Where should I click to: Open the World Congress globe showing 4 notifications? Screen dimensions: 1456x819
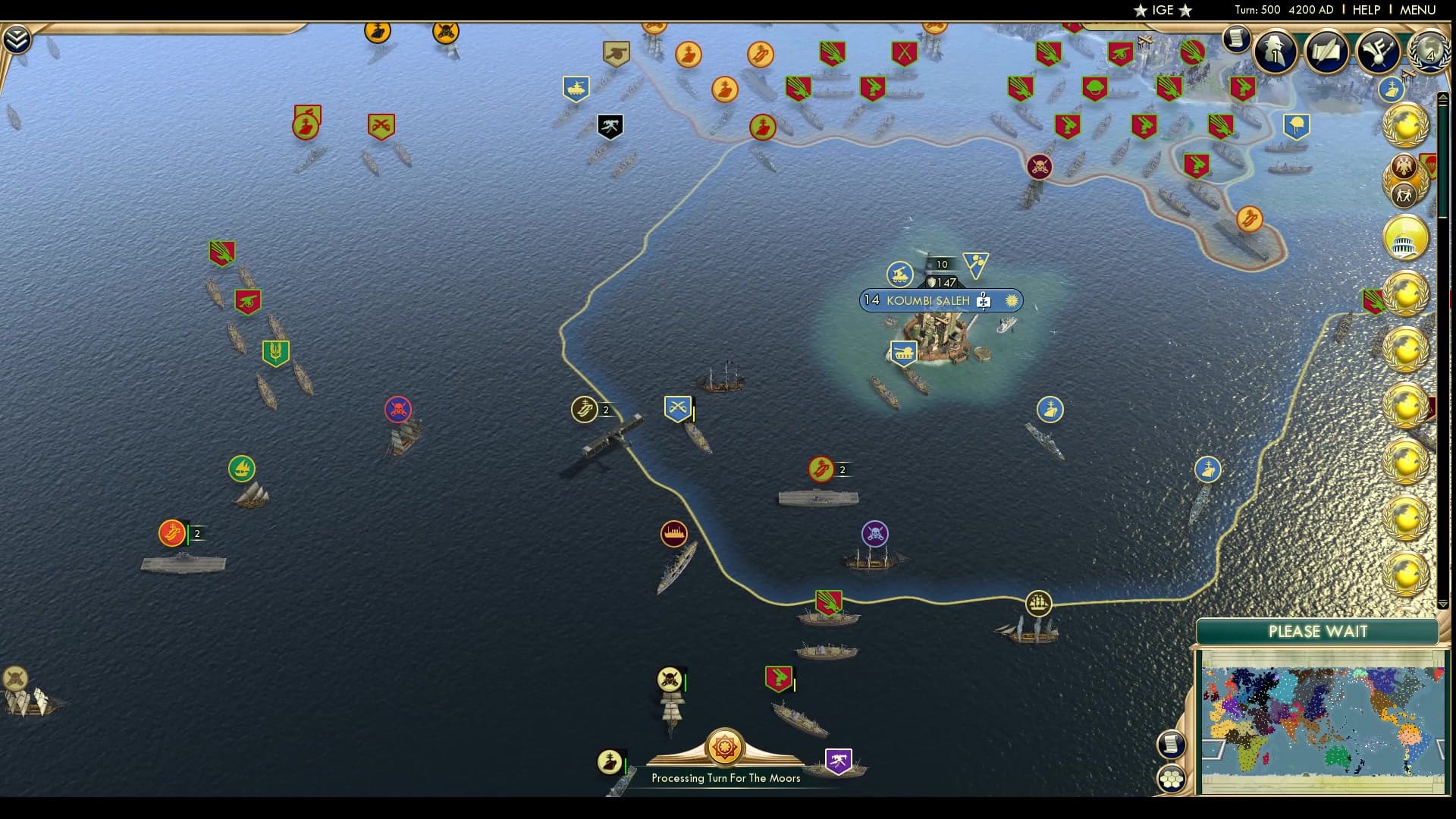[1430, 52]
